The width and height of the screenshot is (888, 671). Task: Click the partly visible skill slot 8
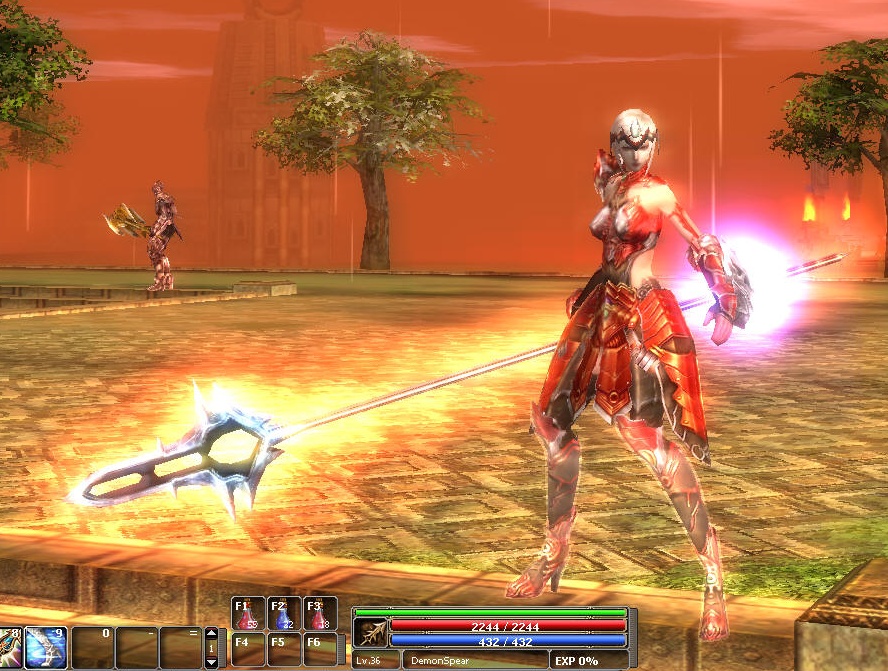[9, 647]
